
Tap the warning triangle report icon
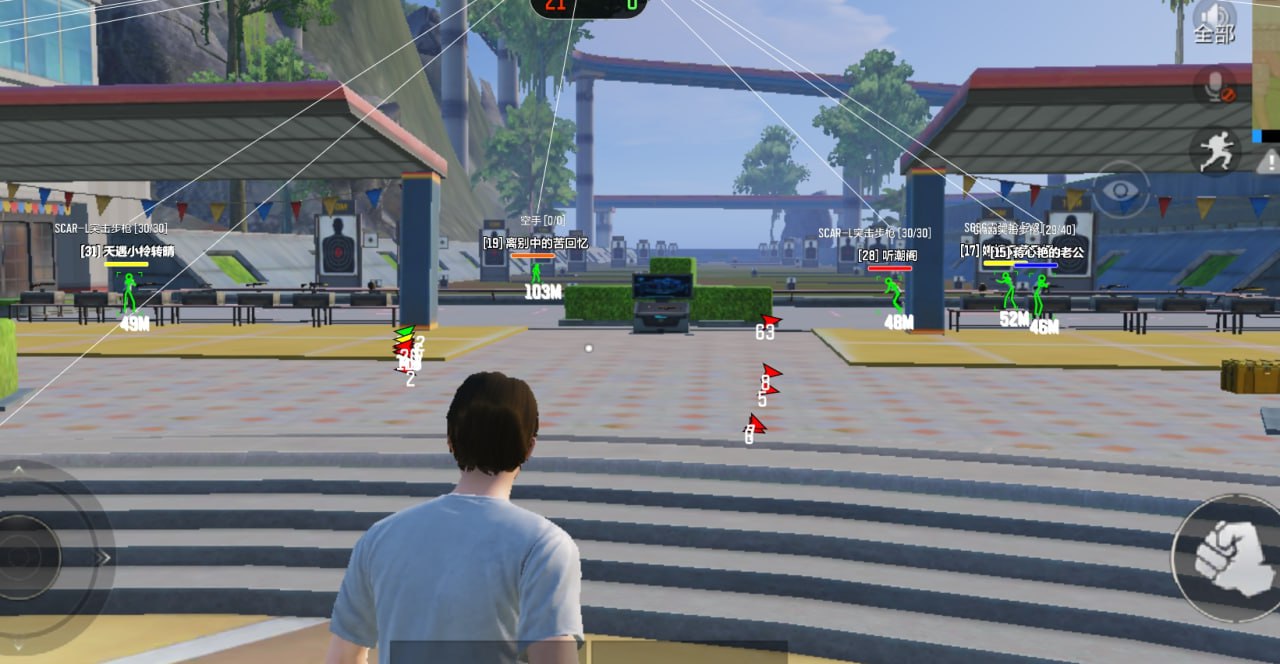pos(1269,160)
